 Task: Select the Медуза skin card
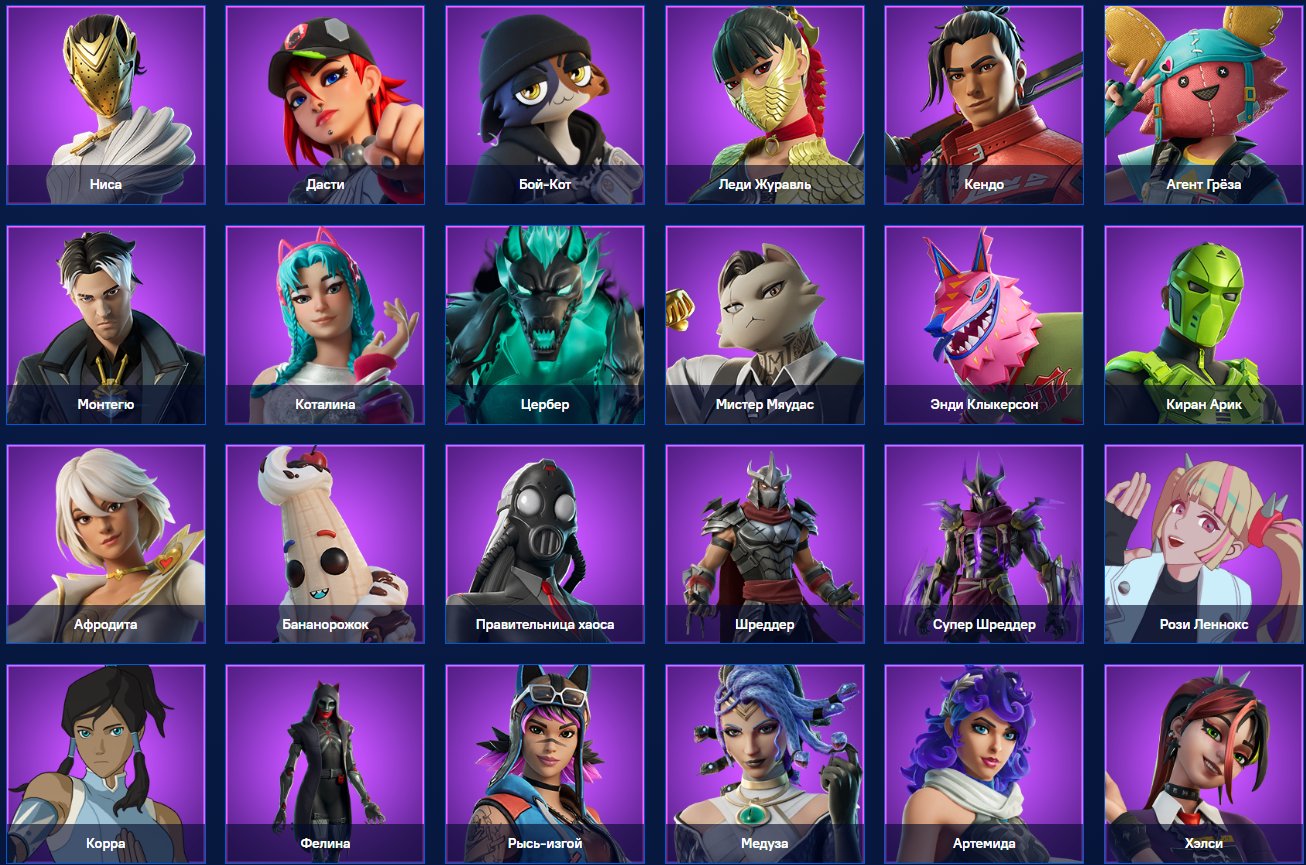(x=764, y=762)
